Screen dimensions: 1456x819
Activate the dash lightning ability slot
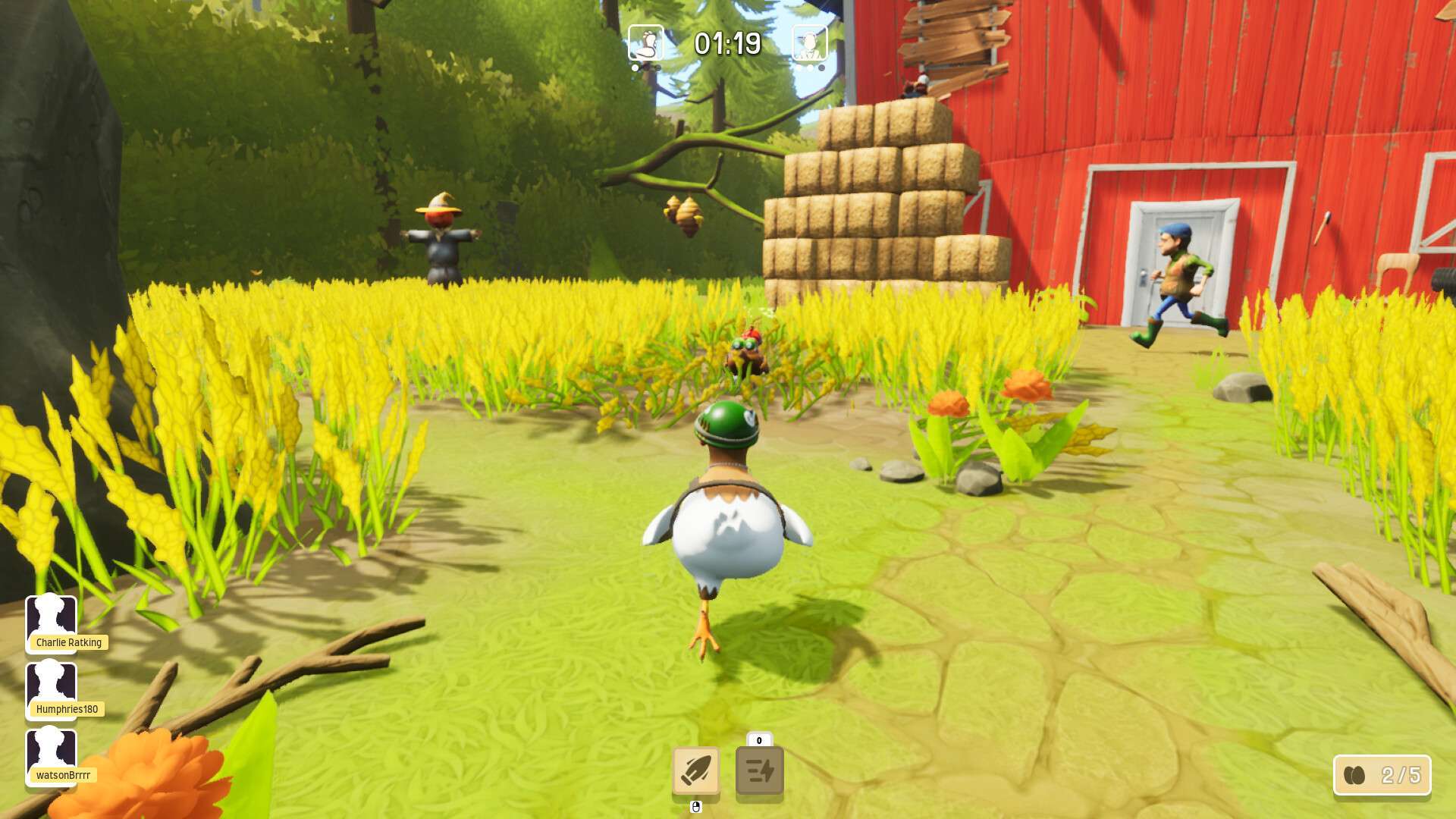(759, 770)
